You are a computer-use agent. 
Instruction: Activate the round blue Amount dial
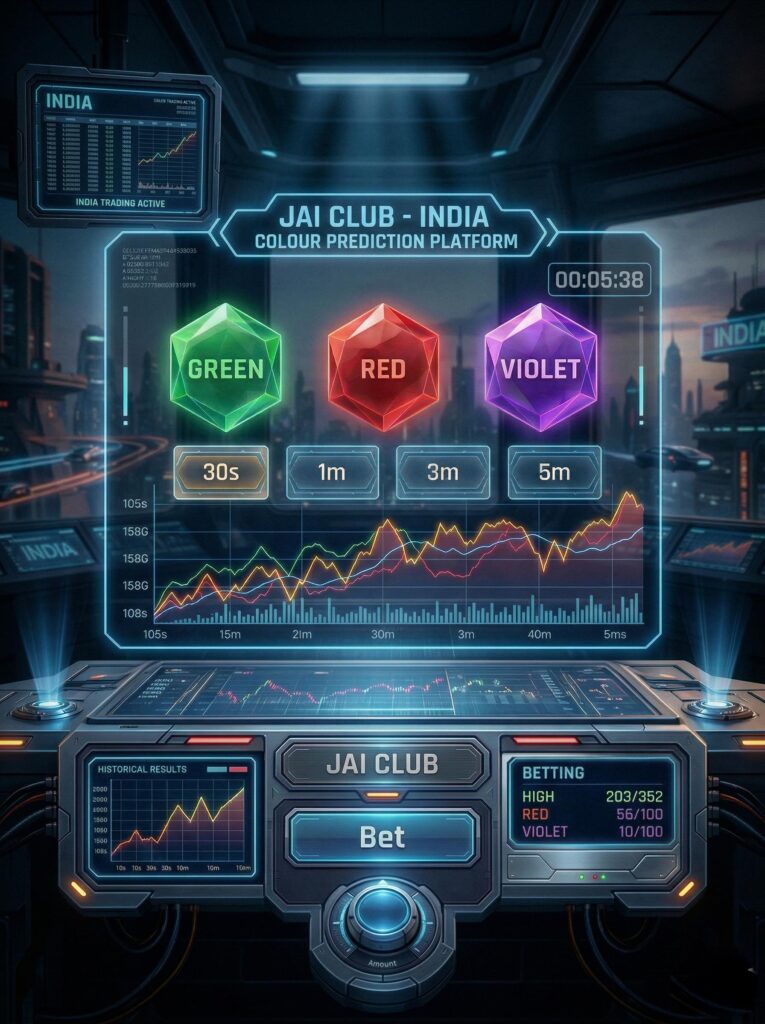382,913
